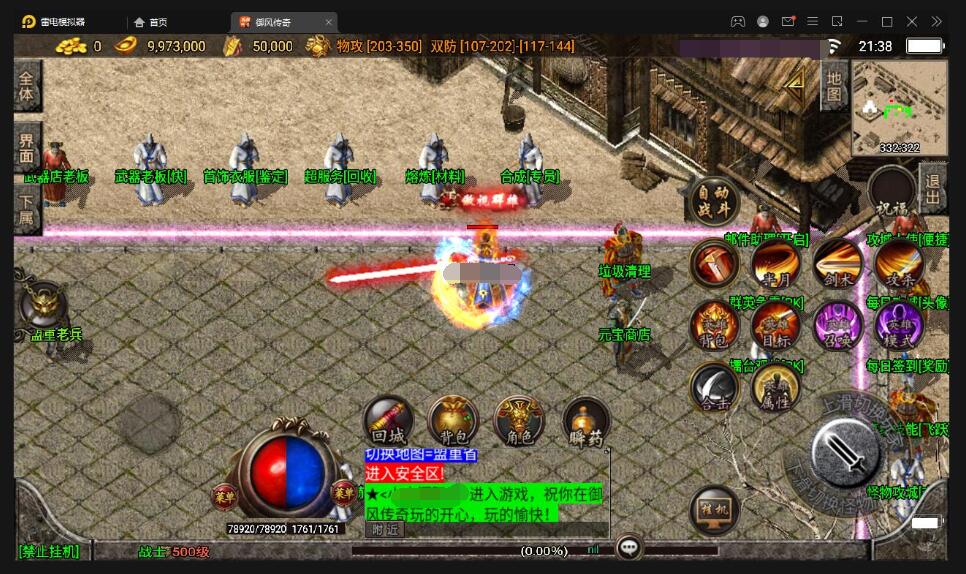Trigger the 合击 combo attack
The image size is (966, 574).
pos(714,386)
